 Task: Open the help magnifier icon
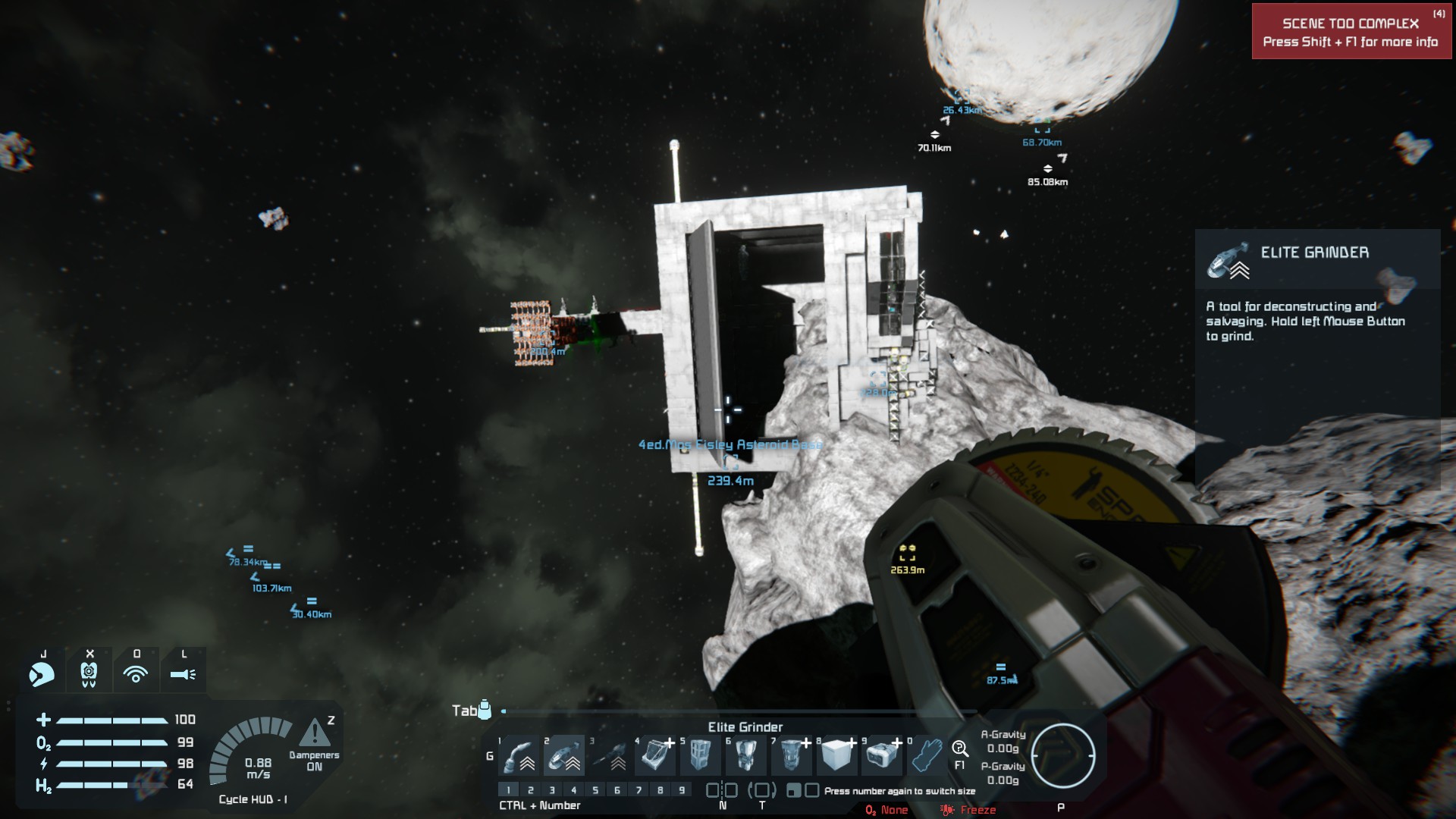(959, 750)
